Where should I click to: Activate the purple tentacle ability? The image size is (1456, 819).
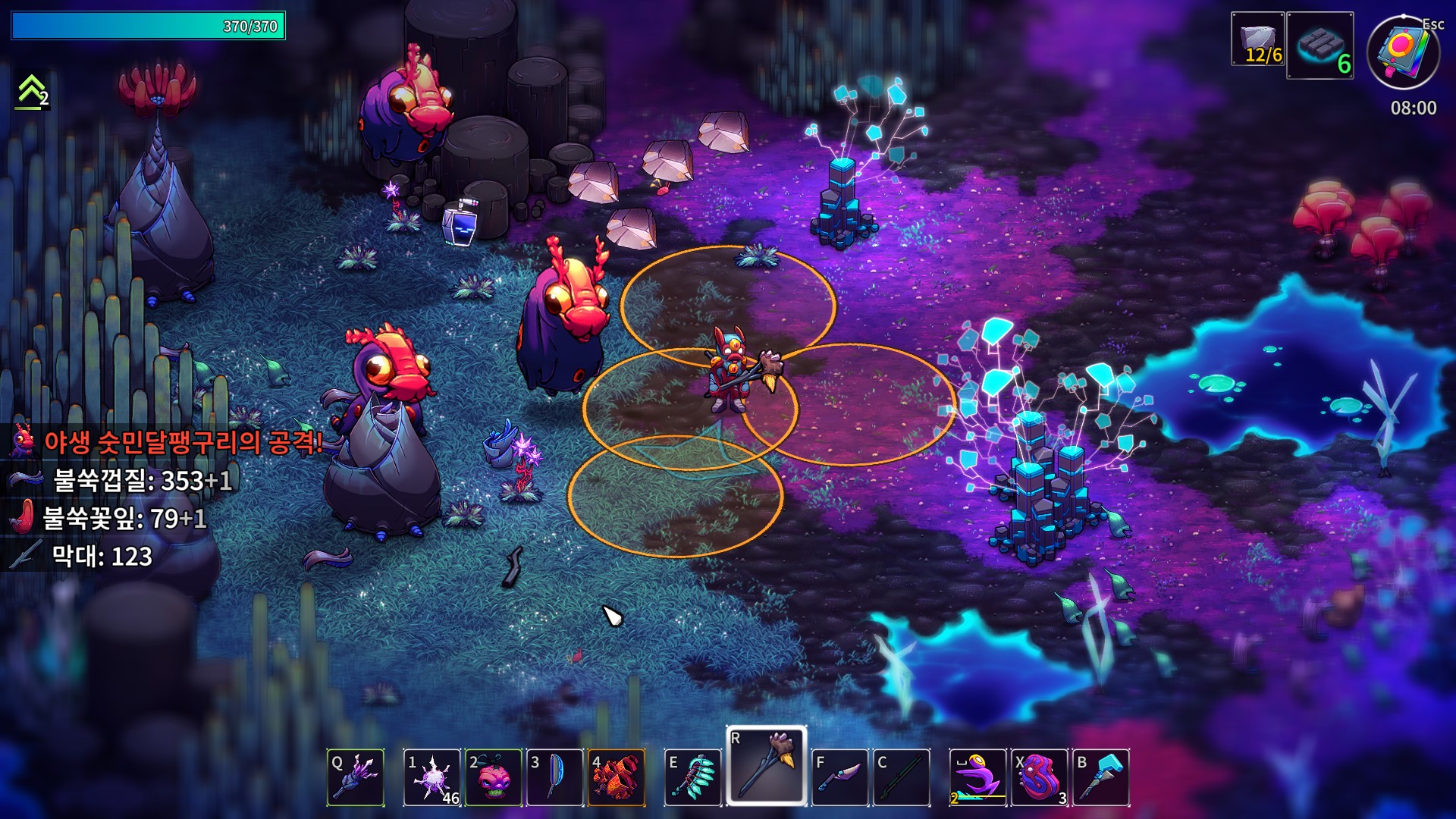[x=978, y=777]
